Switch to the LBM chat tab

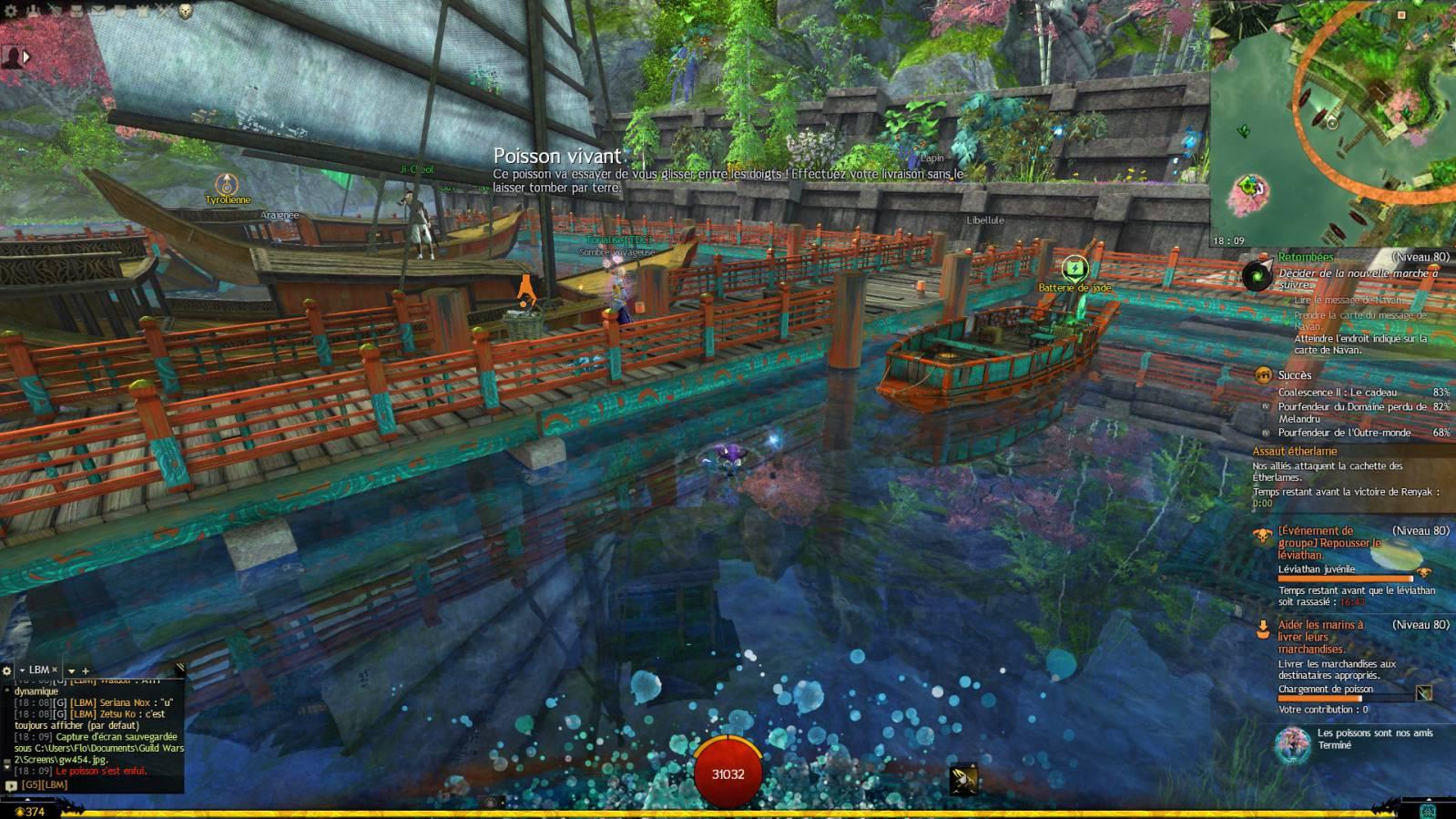[x=38, y=670]
